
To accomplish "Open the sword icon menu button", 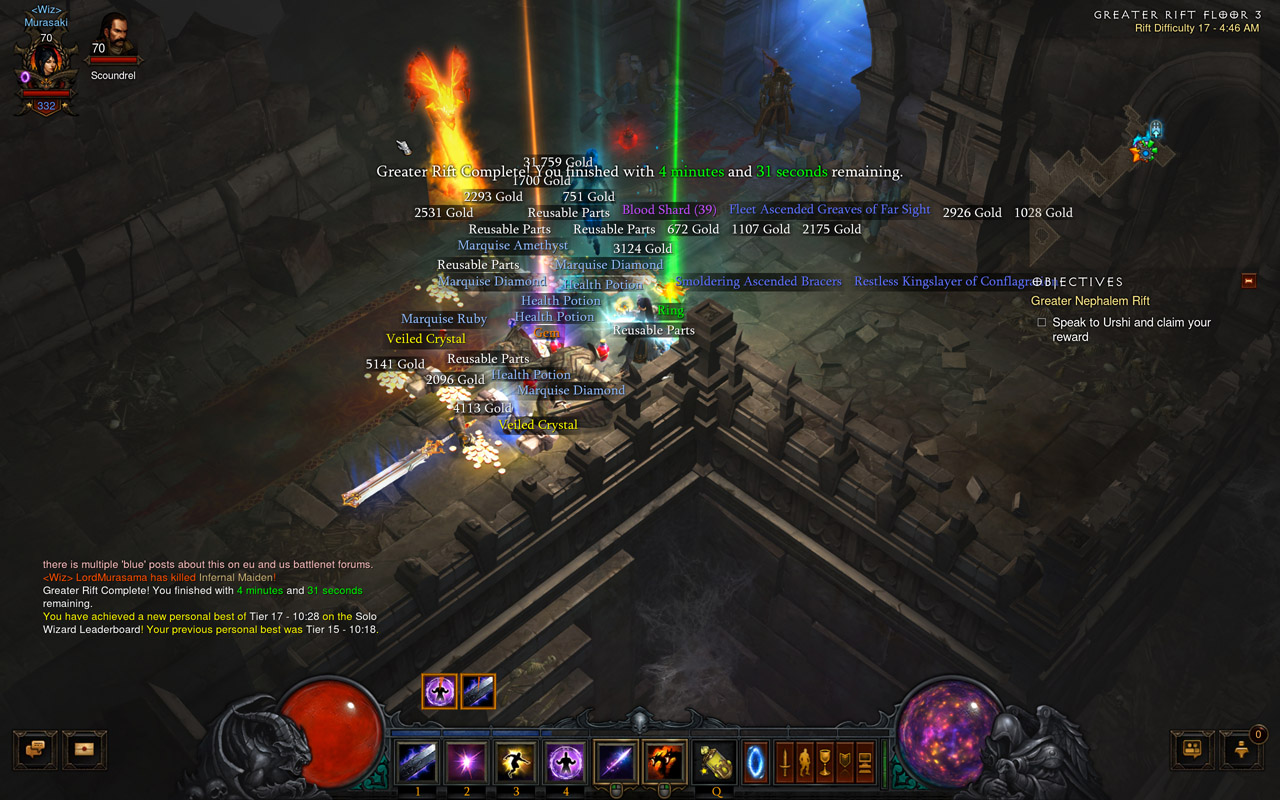I will click(x=786, y=762).
